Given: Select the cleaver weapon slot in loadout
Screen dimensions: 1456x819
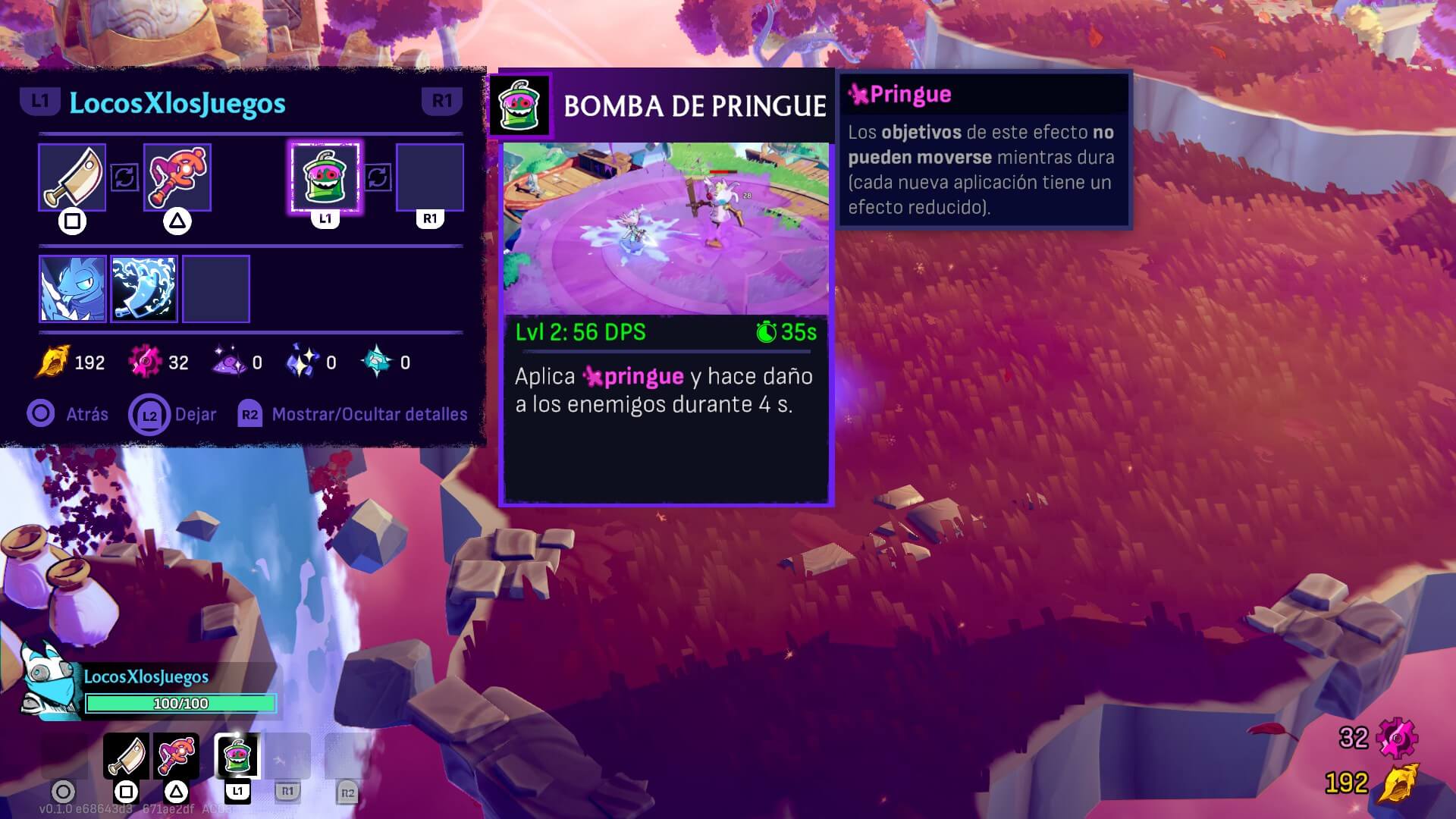Looking at the screenshot, I should coord(72,177).
